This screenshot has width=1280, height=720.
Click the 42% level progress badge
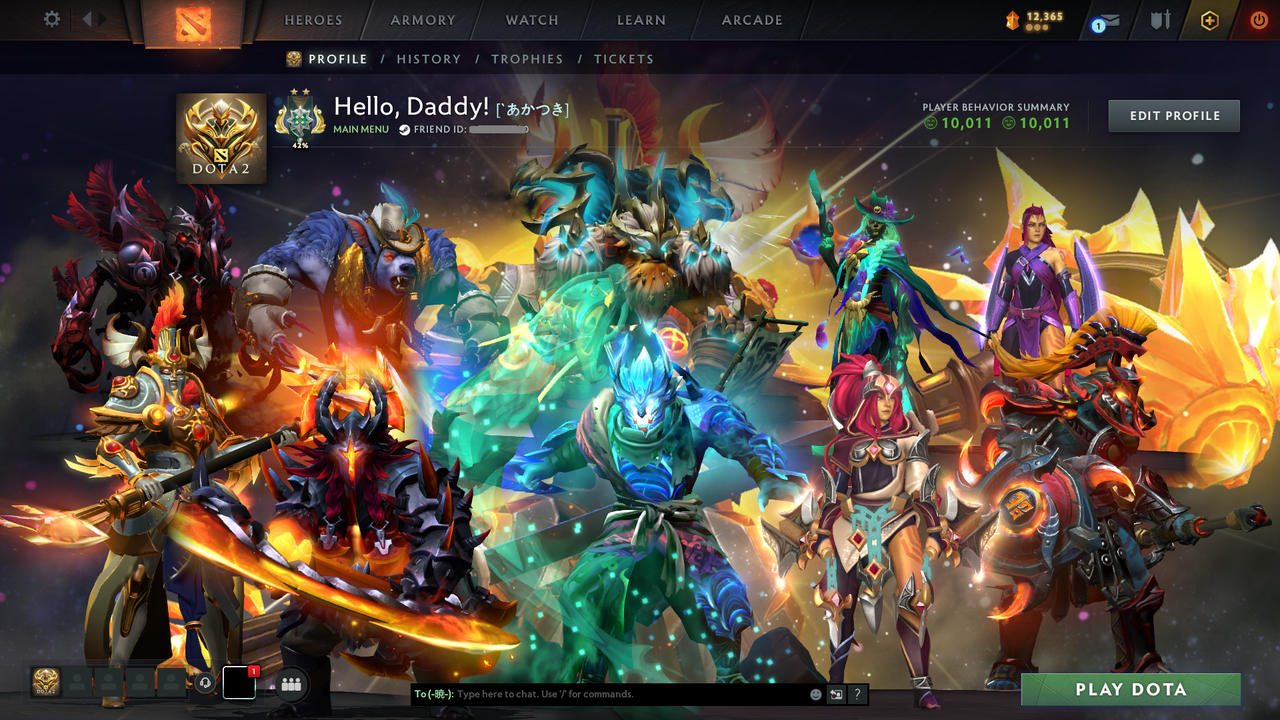(x=302, y=117)
